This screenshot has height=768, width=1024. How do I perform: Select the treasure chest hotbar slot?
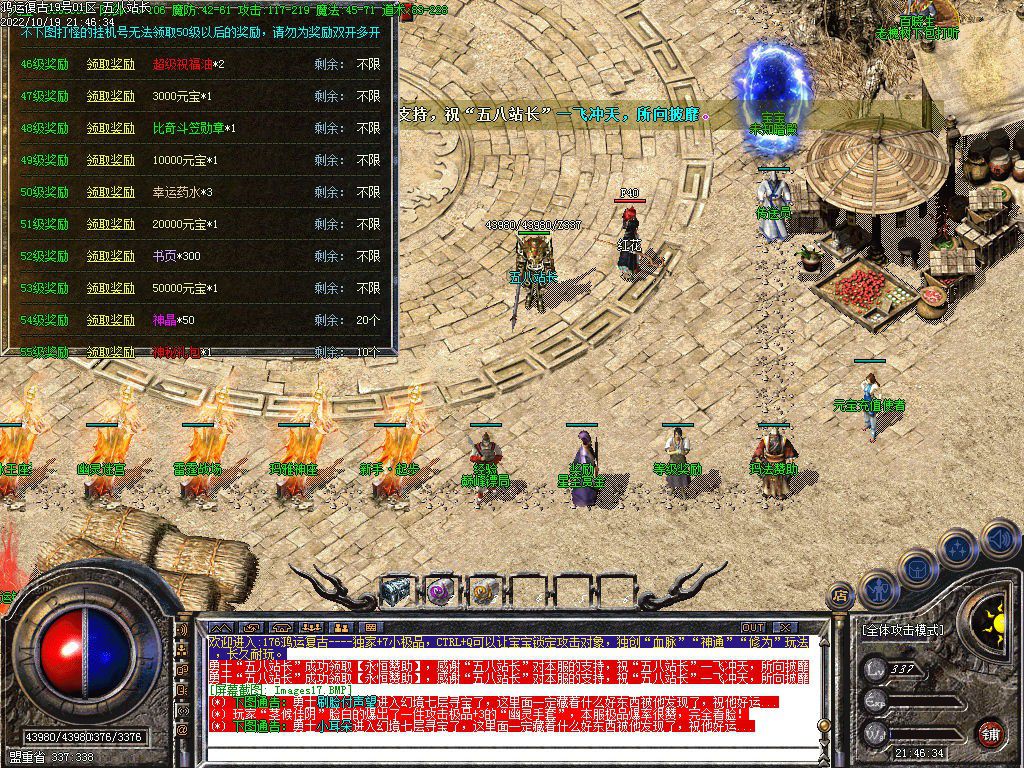[x=395, y=592]
